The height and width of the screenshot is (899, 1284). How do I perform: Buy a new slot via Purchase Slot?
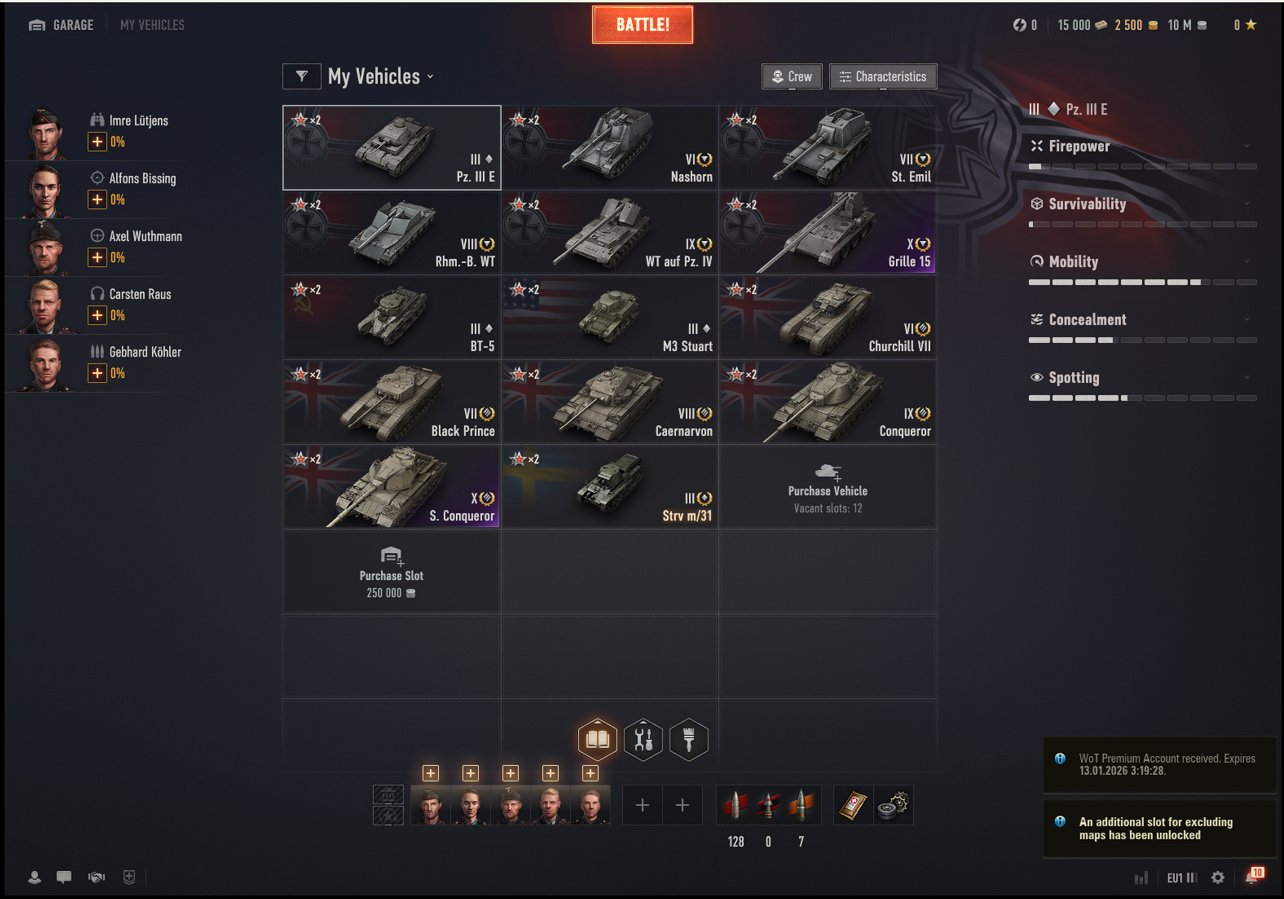(x=391, y=572)
